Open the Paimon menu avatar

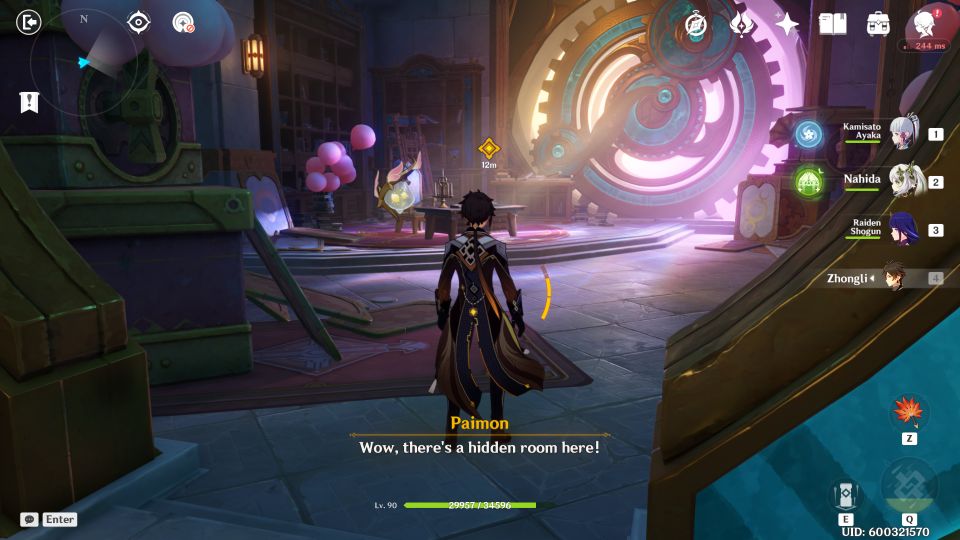coord(924,24)
